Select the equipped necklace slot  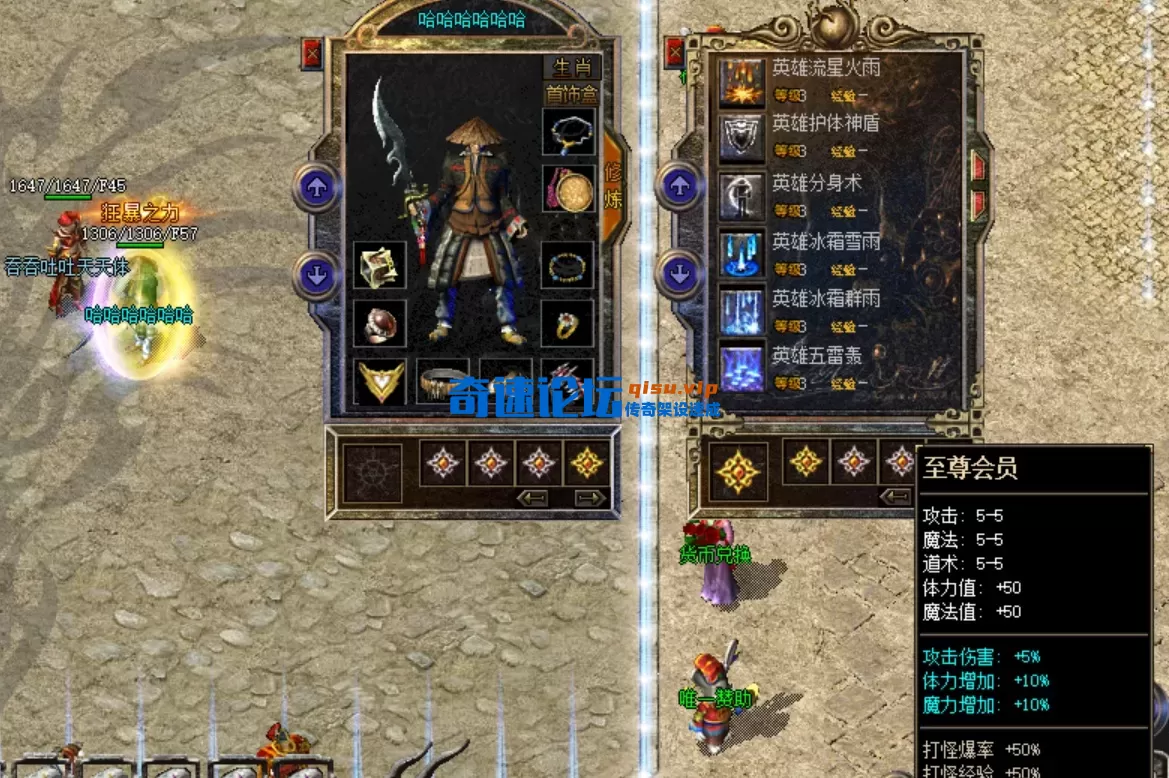[x=568, y=132]
